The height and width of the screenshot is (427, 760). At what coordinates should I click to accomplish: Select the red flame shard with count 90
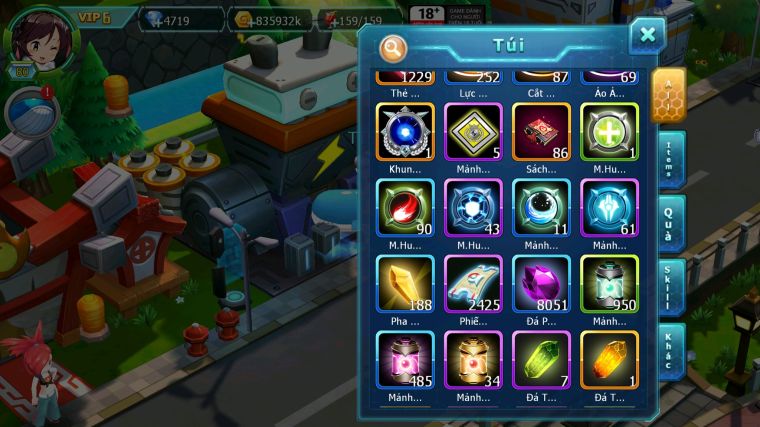pyautogui.click(x=405, y=208)
